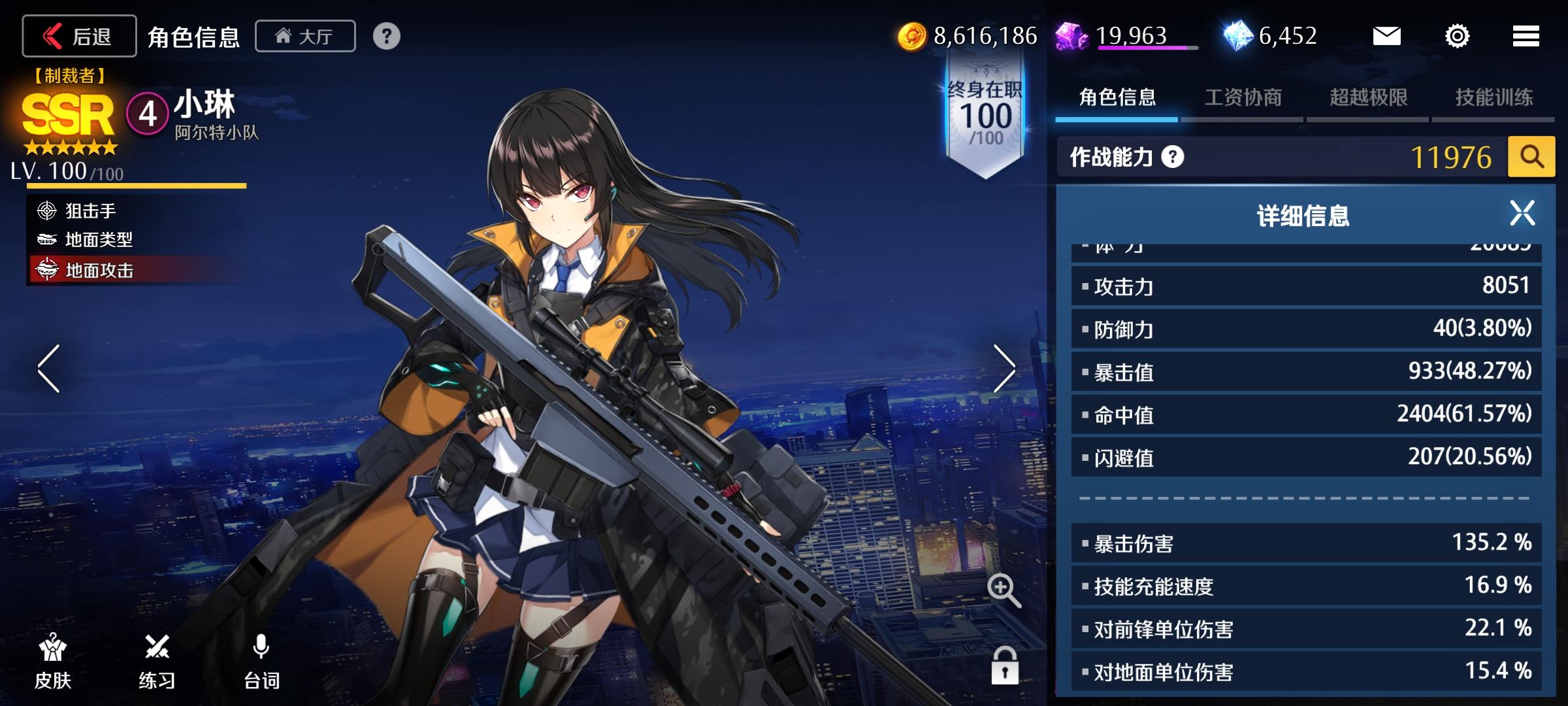
Task: Close the 详细信息 panel
Action: [x=1522, y=213]
